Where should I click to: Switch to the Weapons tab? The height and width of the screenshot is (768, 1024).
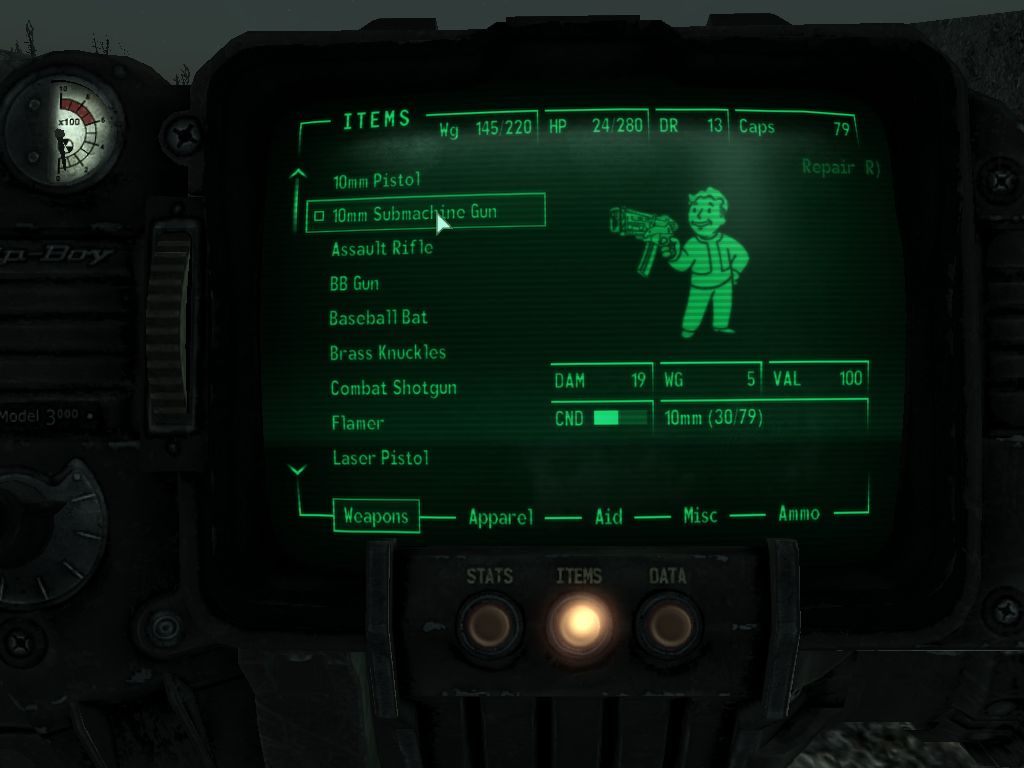pyautogui.click(x=376, y=516)
